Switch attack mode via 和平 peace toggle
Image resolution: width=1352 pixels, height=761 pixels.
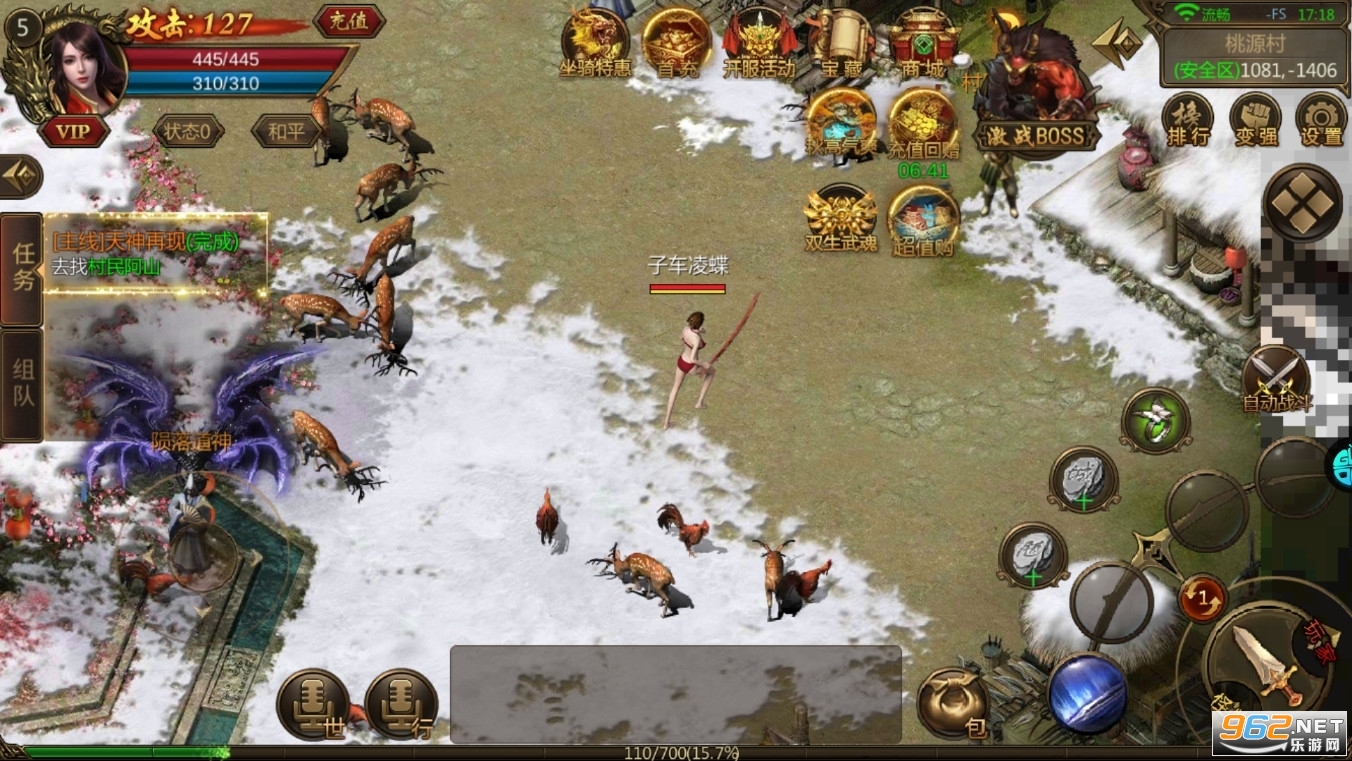[284, 131]
